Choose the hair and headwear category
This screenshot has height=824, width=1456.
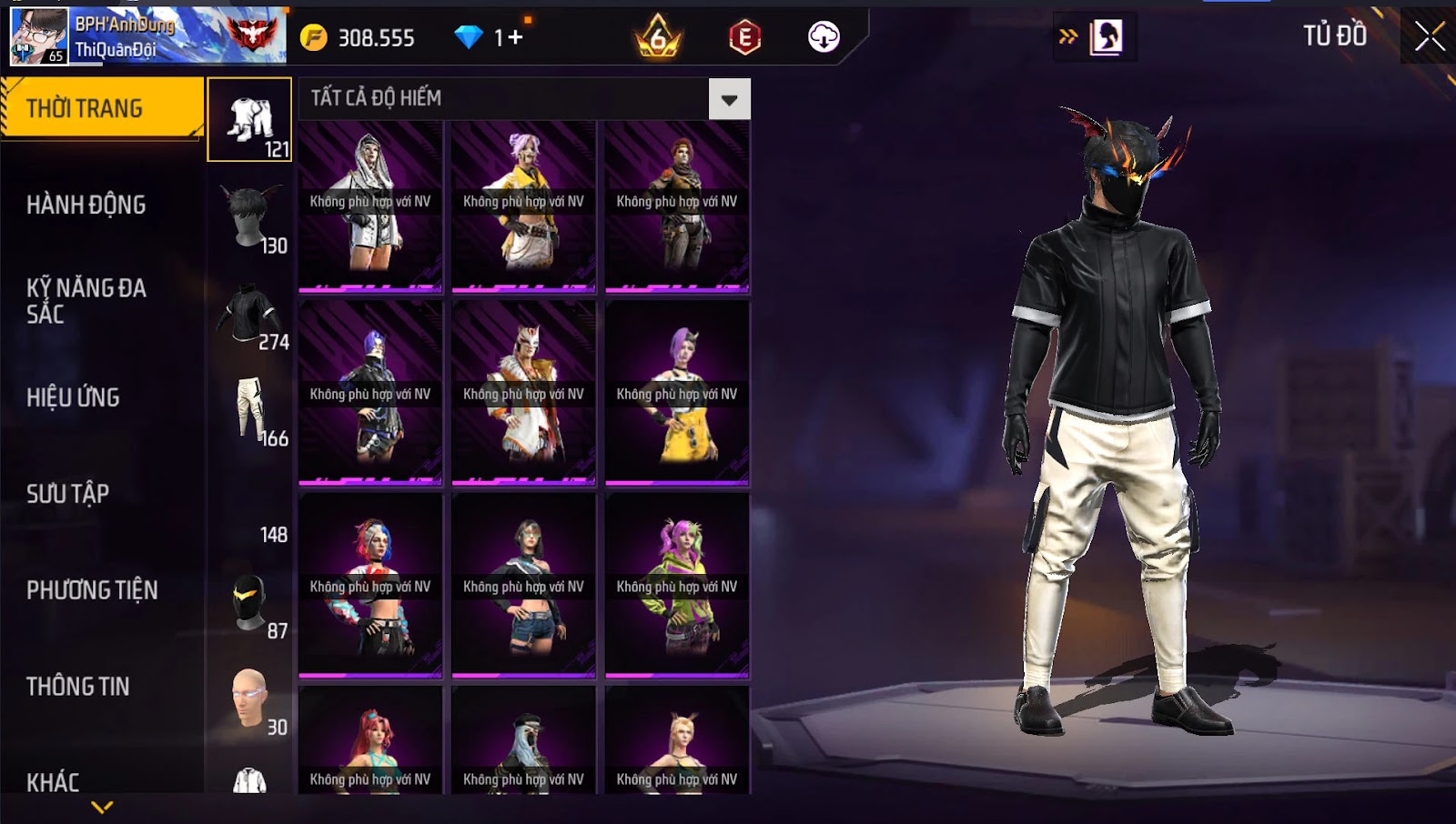click(x=250, y=217)
